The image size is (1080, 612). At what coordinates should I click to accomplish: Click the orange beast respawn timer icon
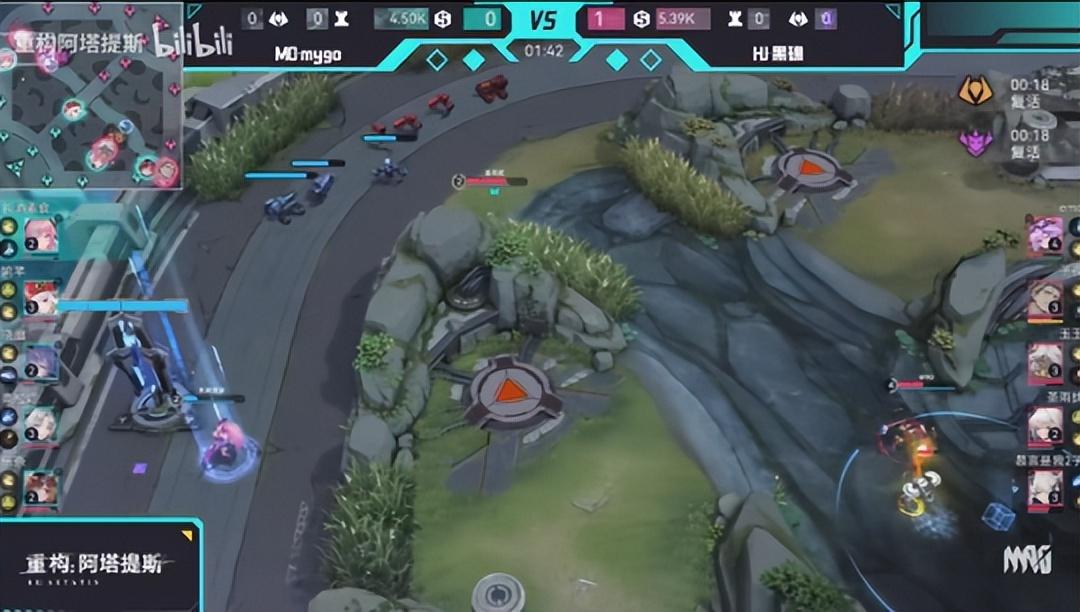975,91
